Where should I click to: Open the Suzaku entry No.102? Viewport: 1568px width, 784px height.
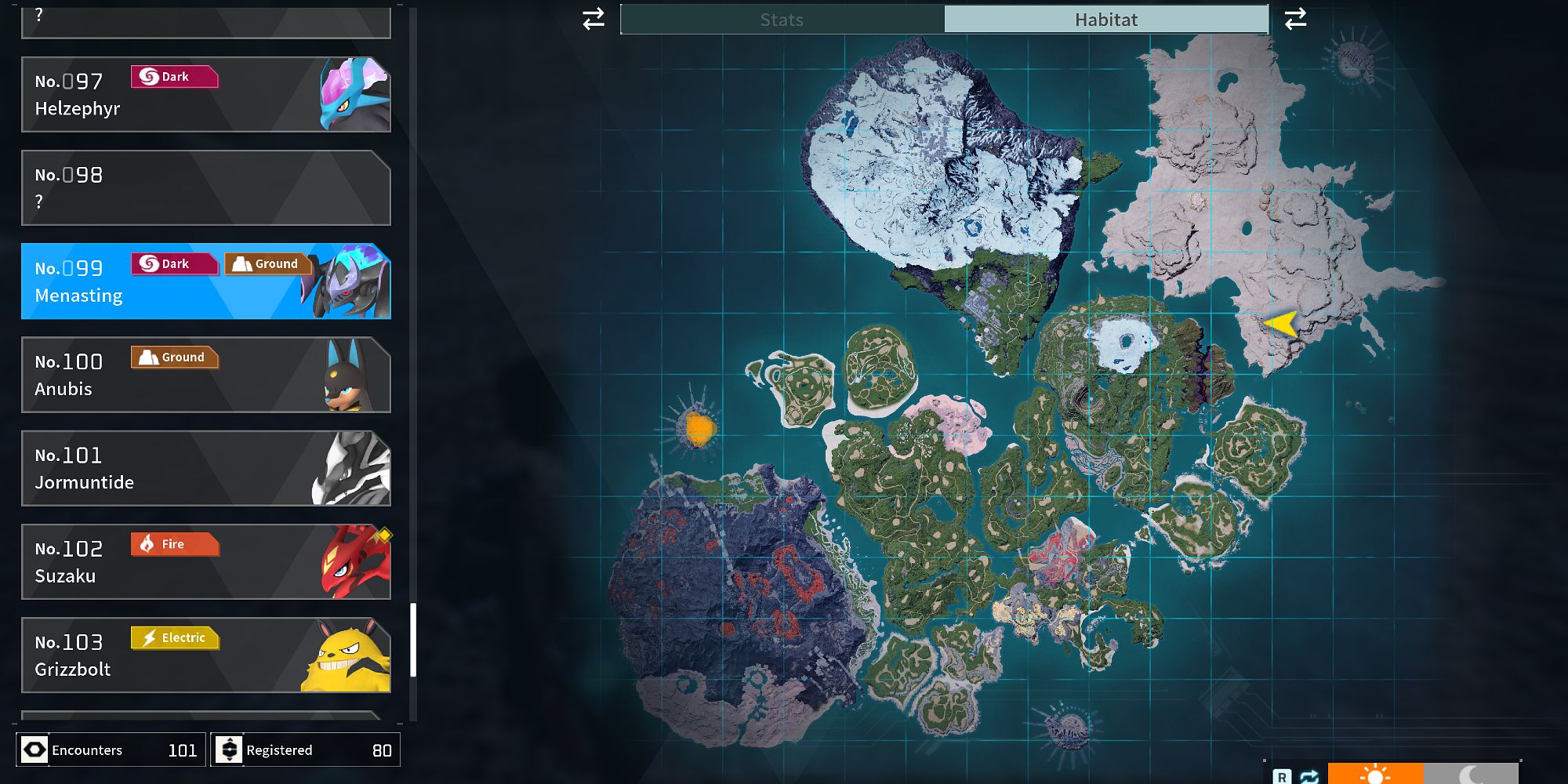pyautogui.click(x=205, y=561)
